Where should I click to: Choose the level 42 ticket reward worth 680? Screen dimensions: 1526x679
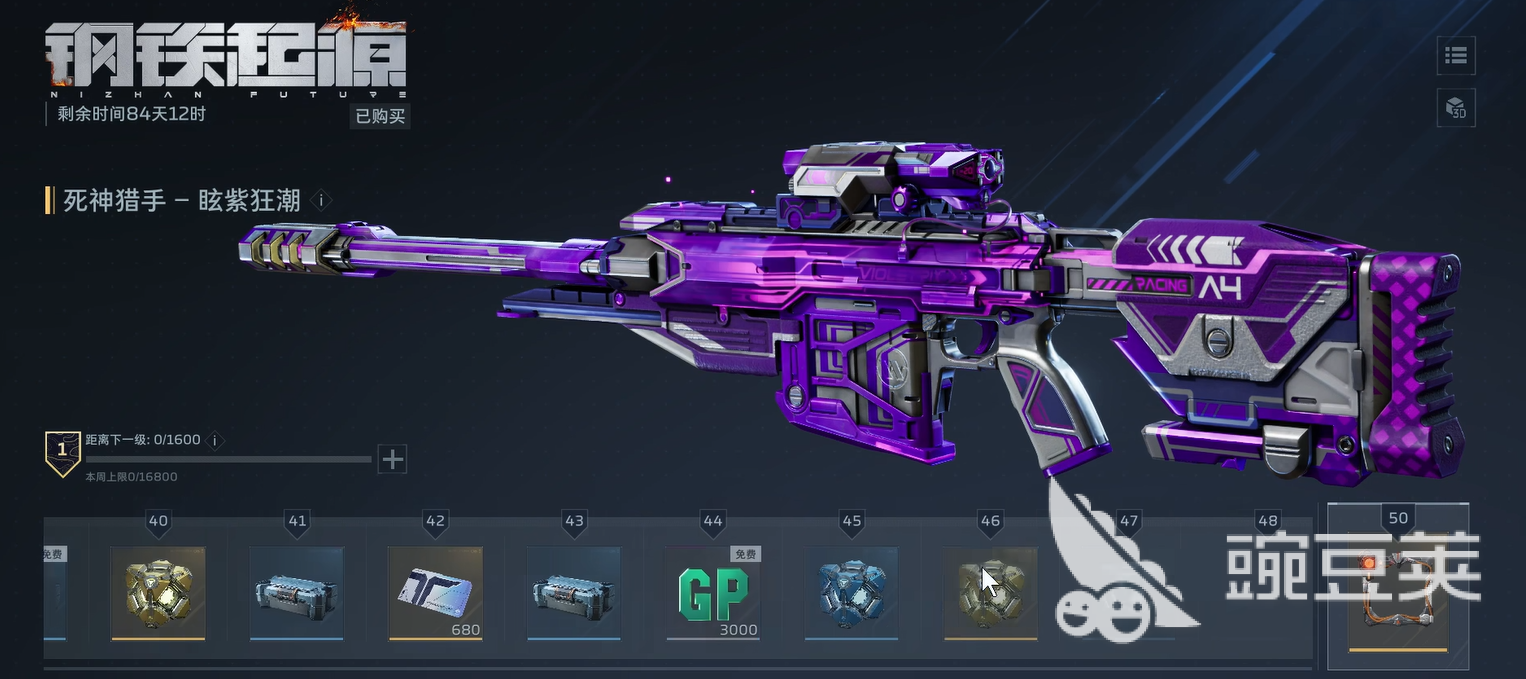click(435, 592)
